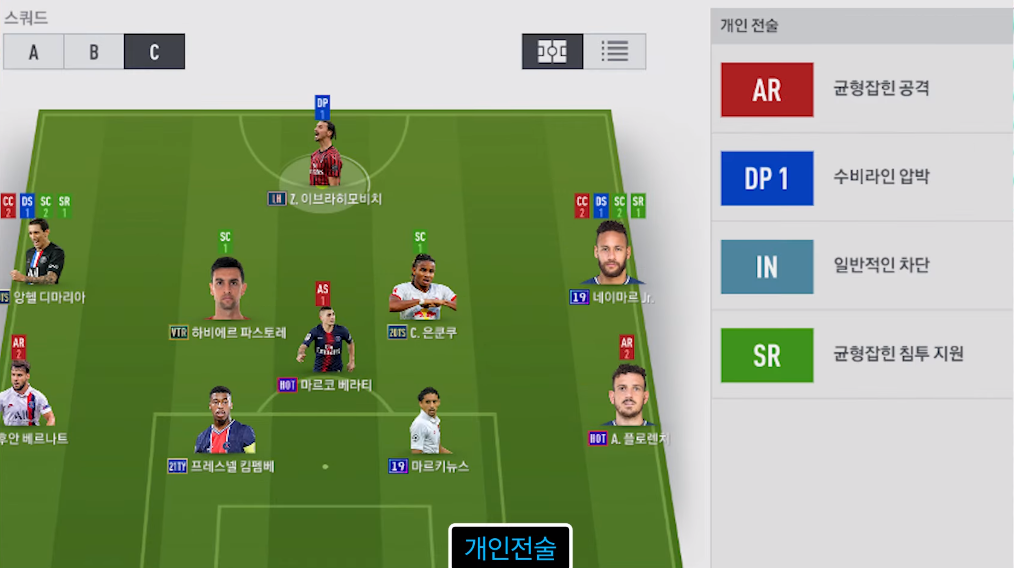Select A. 플로렌치 at right back

pyautogui.click(x=629, y=398)
